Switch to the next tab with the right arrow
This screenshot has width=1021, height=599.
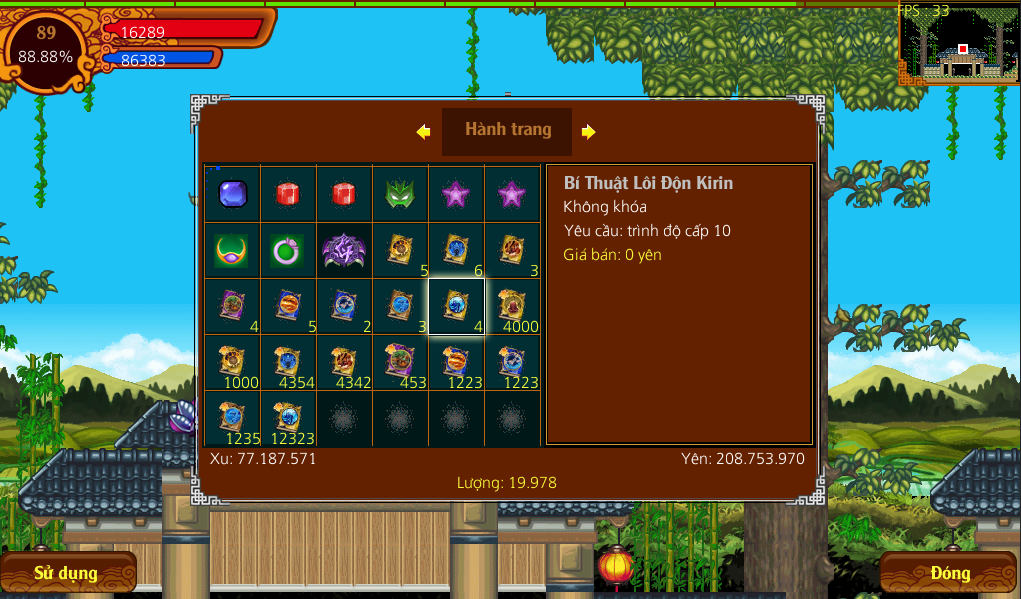coord(588,131)
